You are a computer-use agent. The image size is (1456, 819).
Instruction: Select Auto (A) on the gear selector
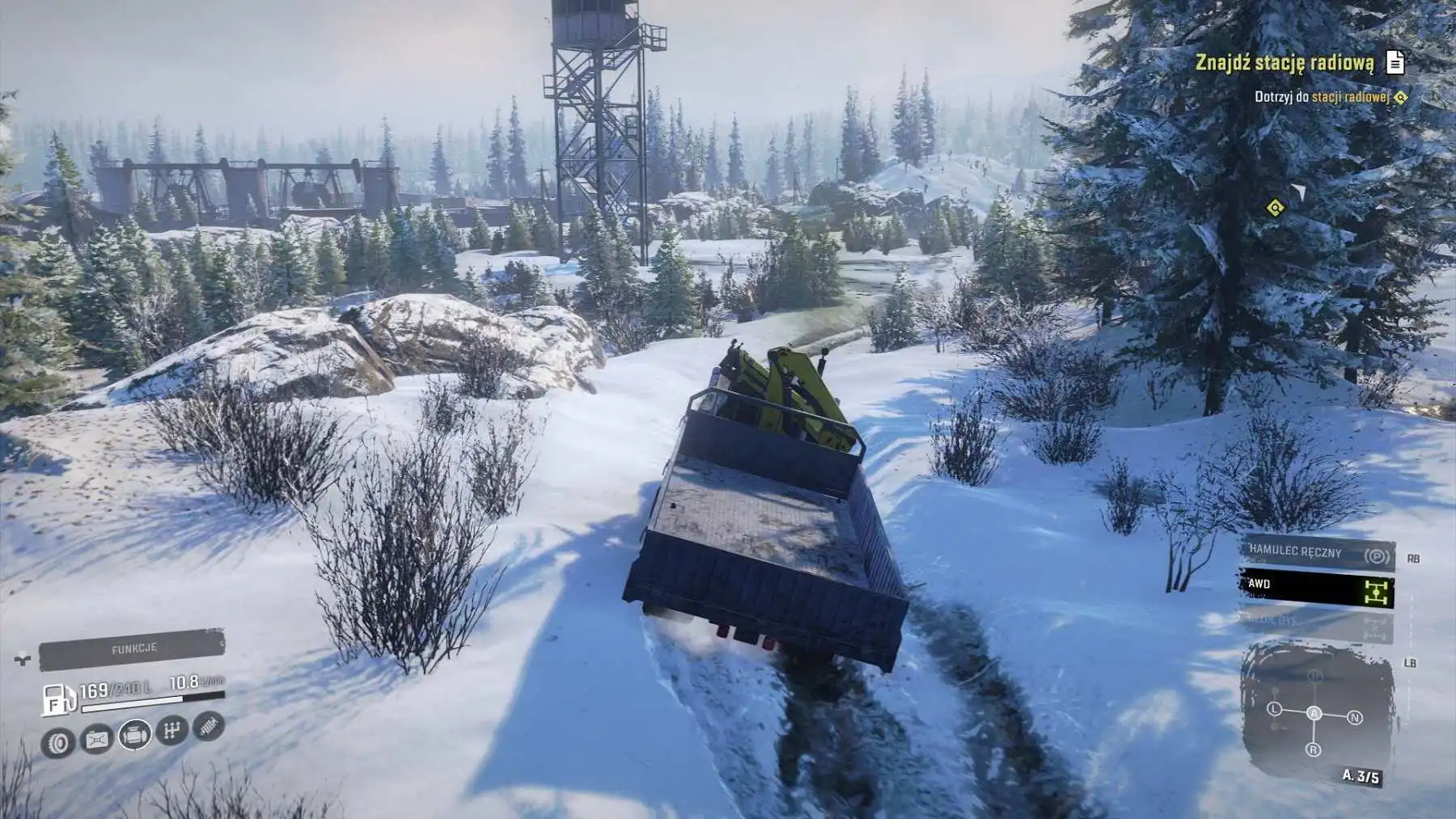coord(1314,712)
